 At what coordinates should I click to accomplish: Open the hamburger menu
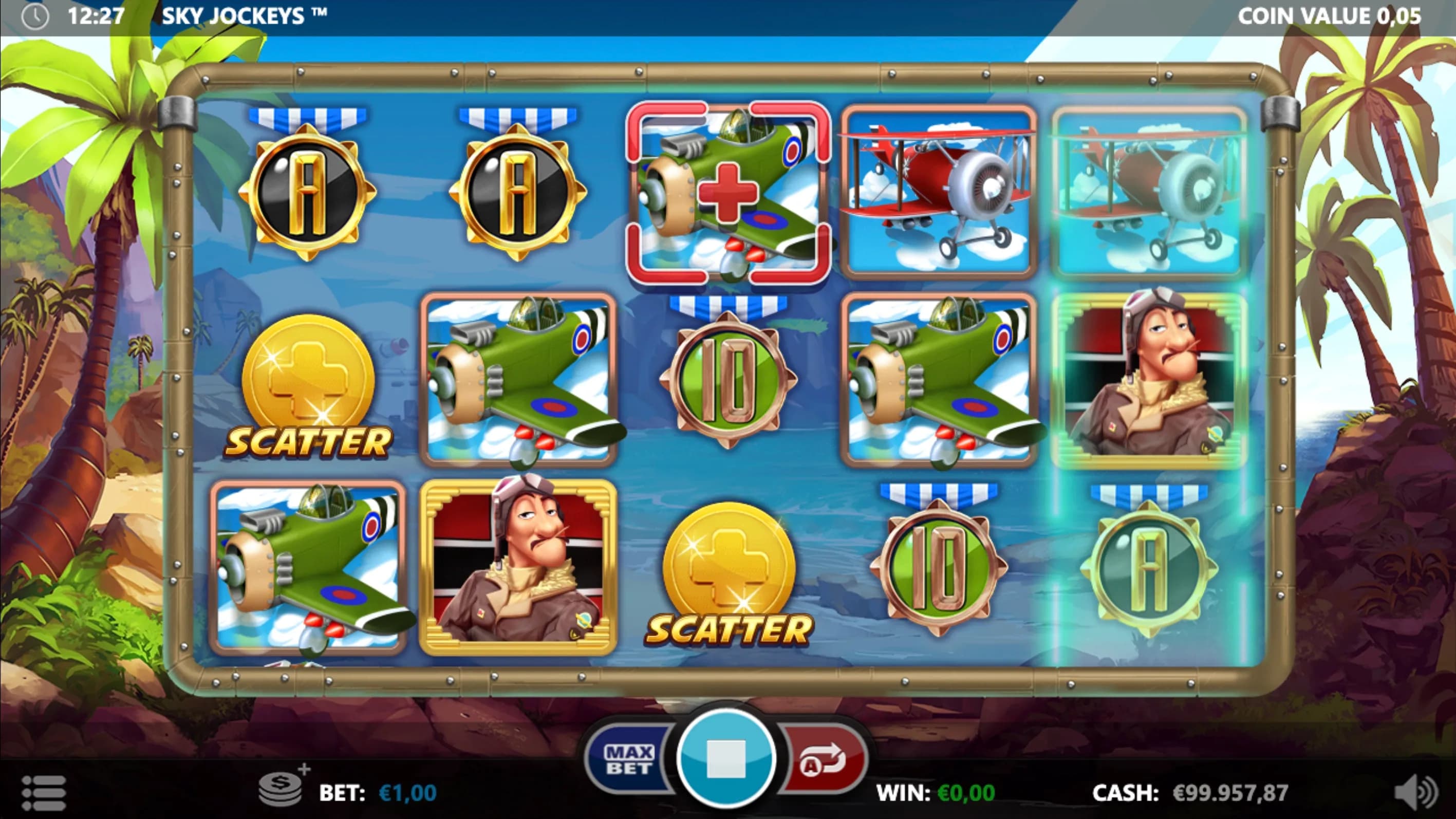pyautogui.click(x=44, y=792)
